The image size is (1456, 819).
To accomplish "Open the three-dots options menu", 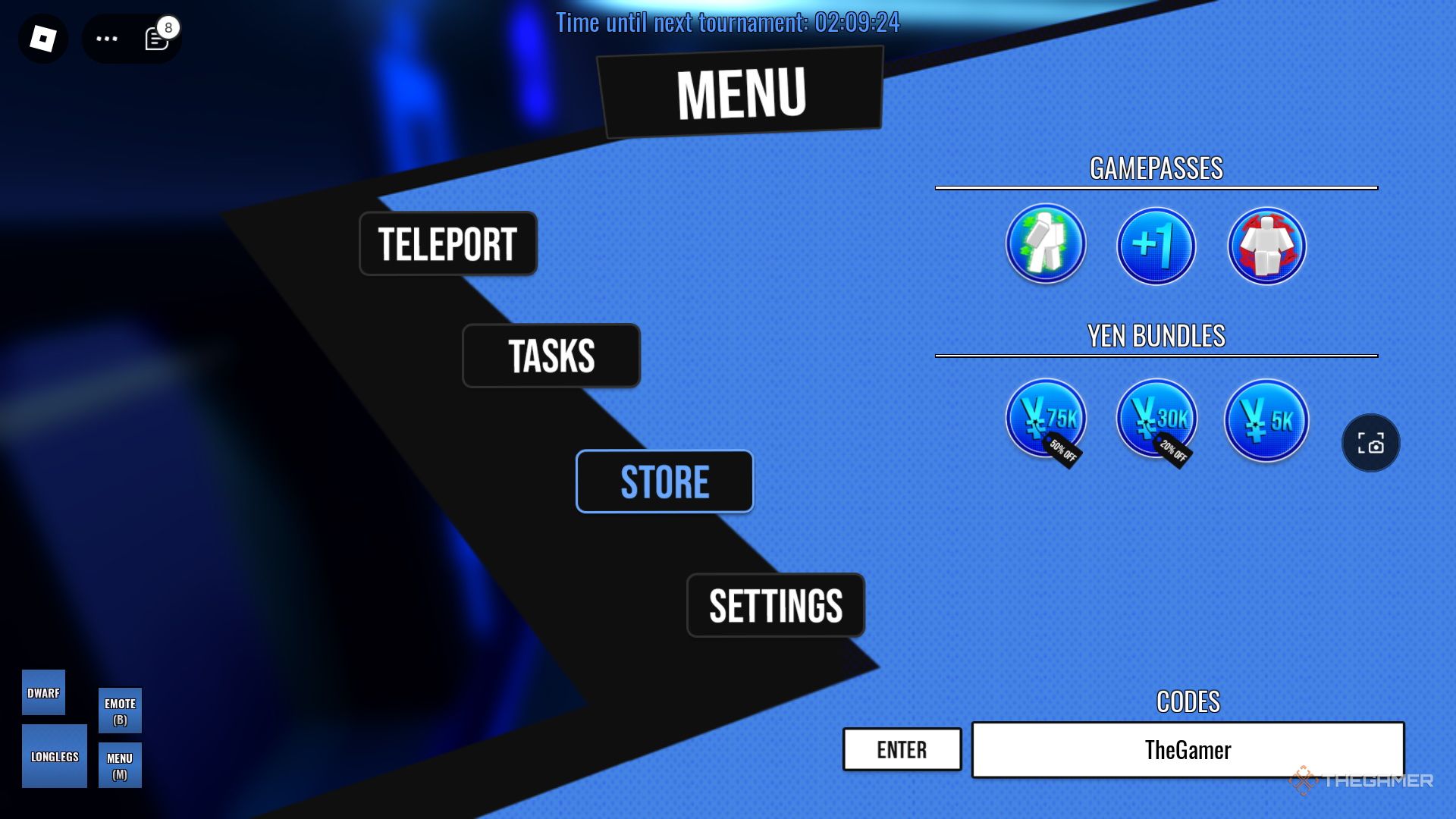I will 107,39.
